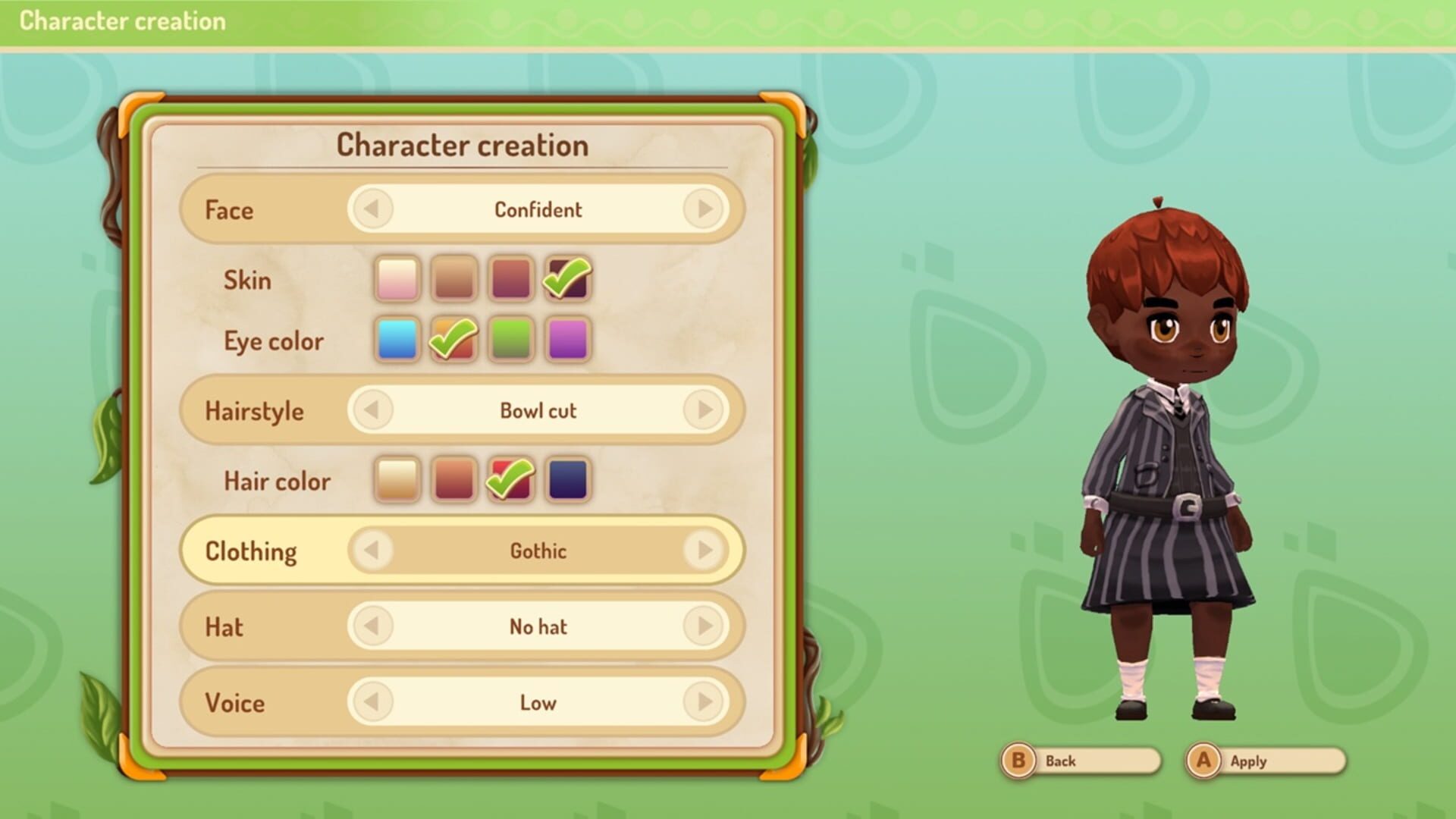Image resolution: width=1456 pixels, height=819 pixels.
Task: Select the currently checked dark skin tone
Action: coord(566,279)
